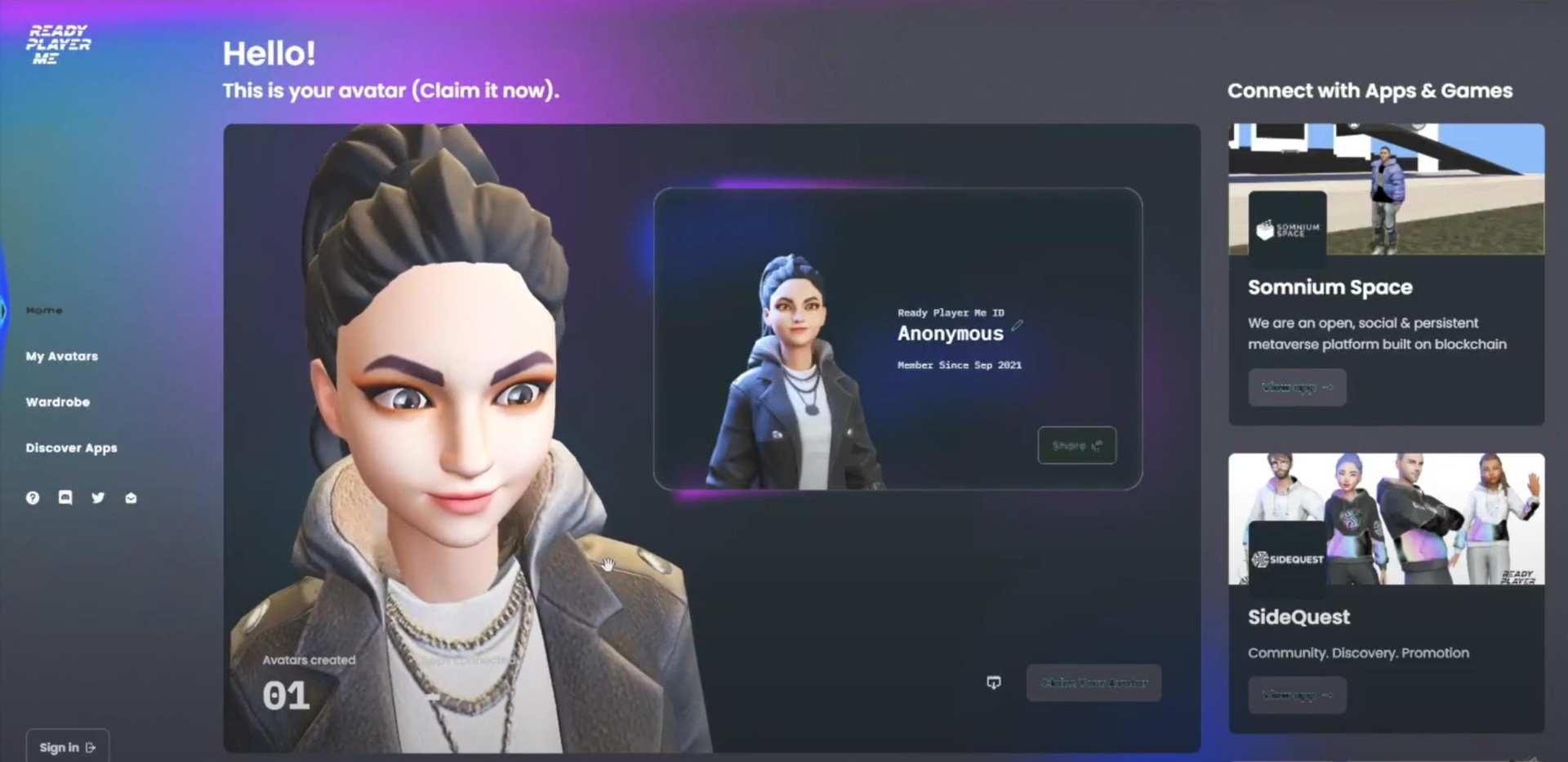The height and width of the screenshot is (762, 1568).
Task: Share the avatar card
Action: [x=1076, y=445]
